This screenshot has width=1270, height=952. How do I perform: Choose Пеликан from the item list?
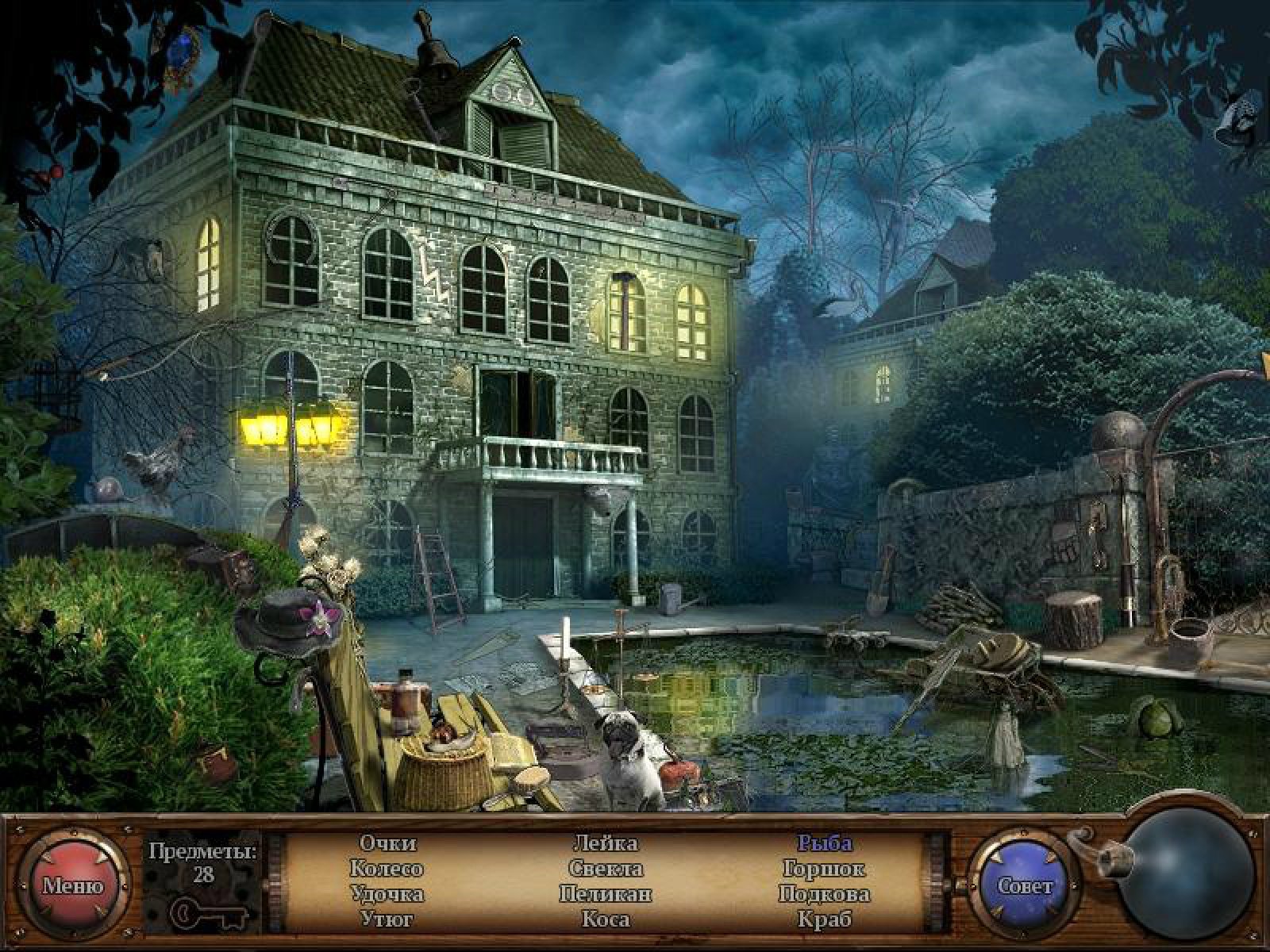pyautogui.click(x=606, y=894)
